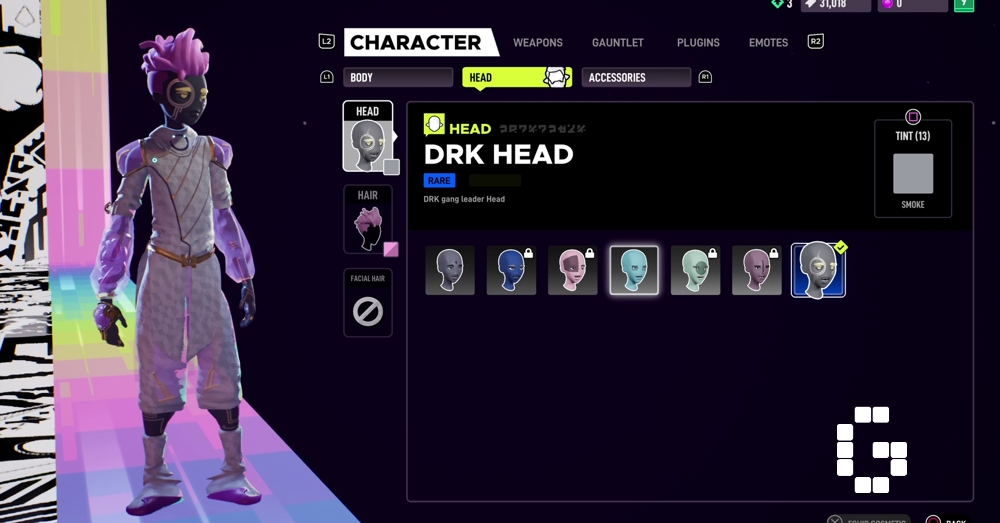Change the Smoke tint swatch
This screenshot has width=1000, height=523.
(x=913, y=173)
